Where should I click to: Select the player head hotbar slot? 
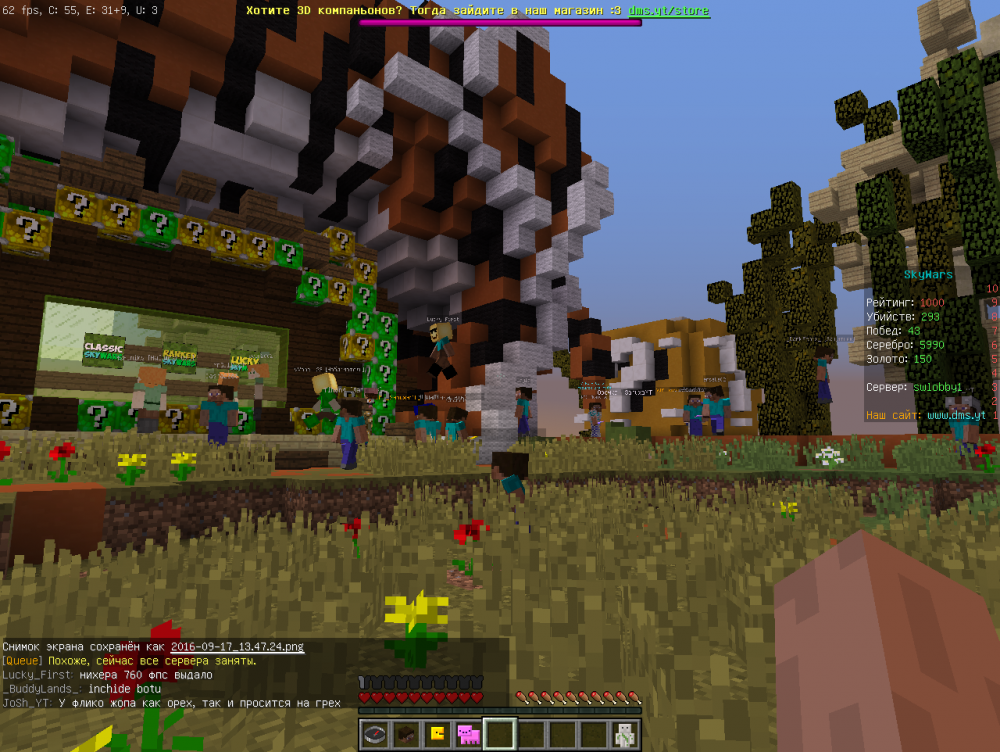click(407, 735)
